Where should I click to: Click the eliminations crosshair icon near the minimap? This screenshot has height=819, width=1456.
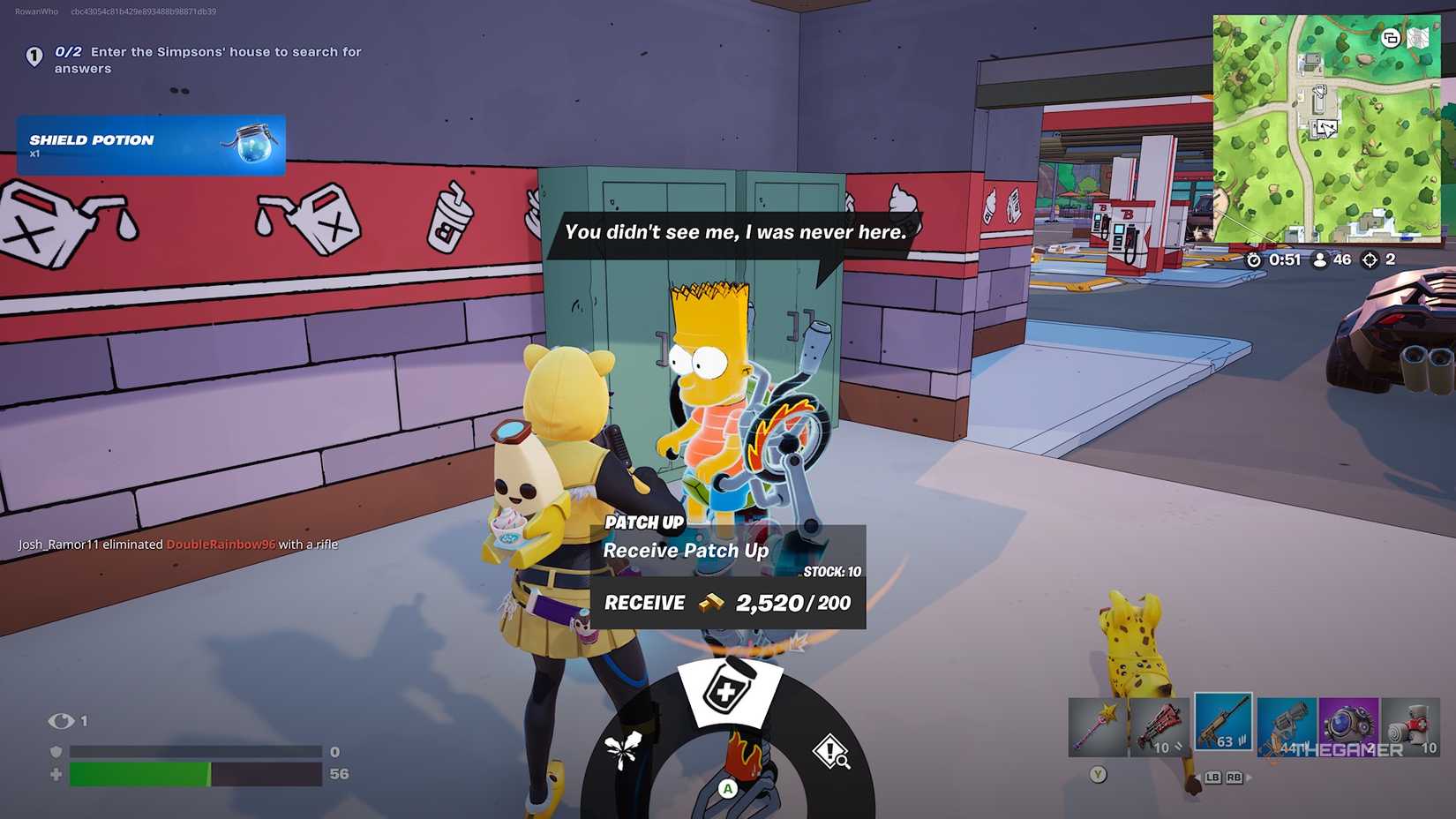click(1367, 259)
